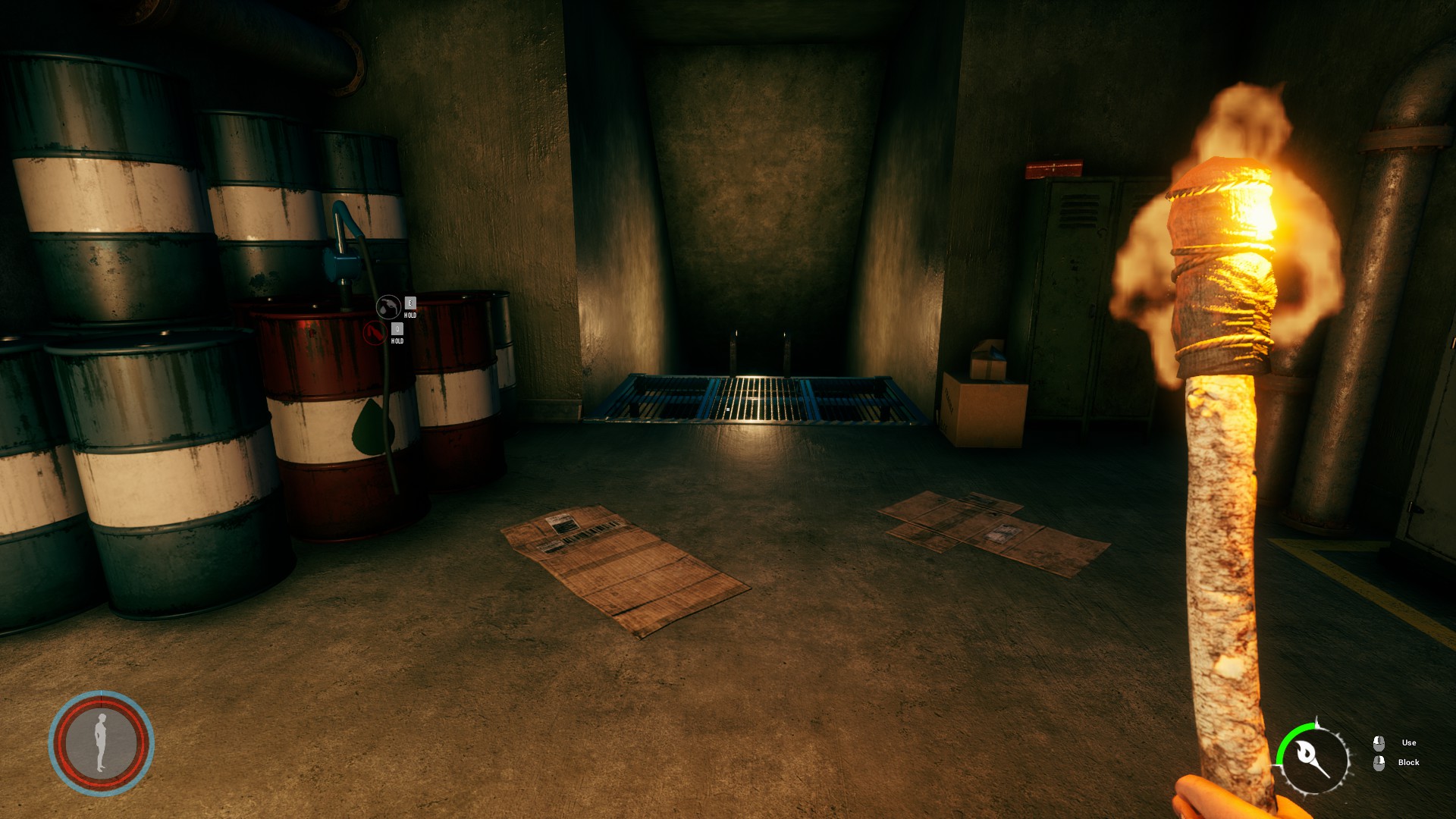Click the equipped torch icon

[x=1314, y=758]
